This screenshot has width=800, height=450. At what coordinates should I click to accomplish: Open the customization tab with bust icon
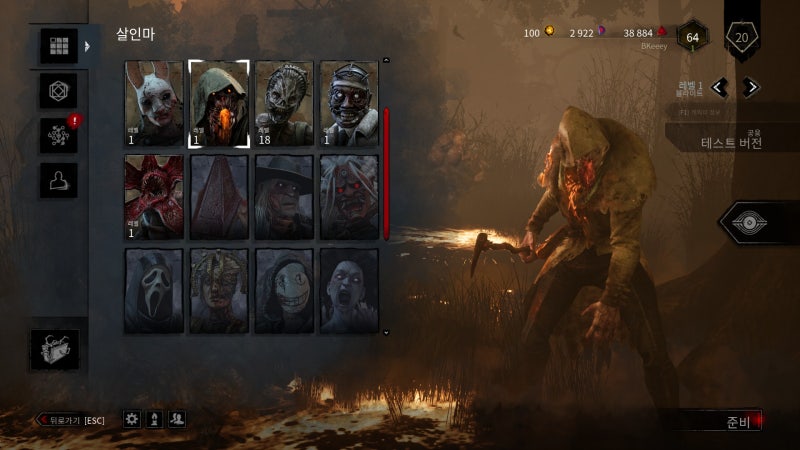[58, 180]
